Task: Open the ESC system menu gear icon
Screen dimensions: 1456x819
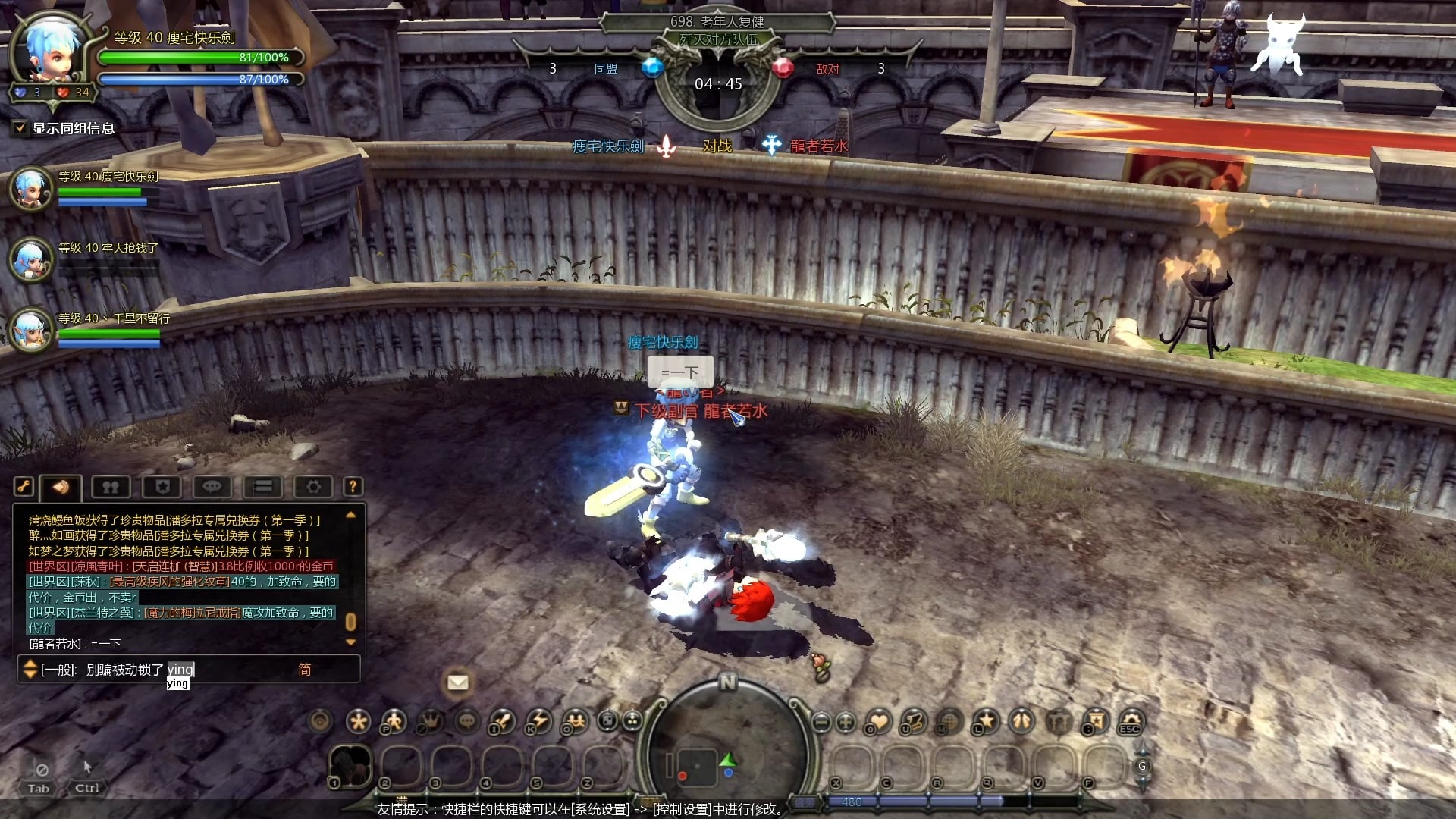Action: click(1130, 721)
